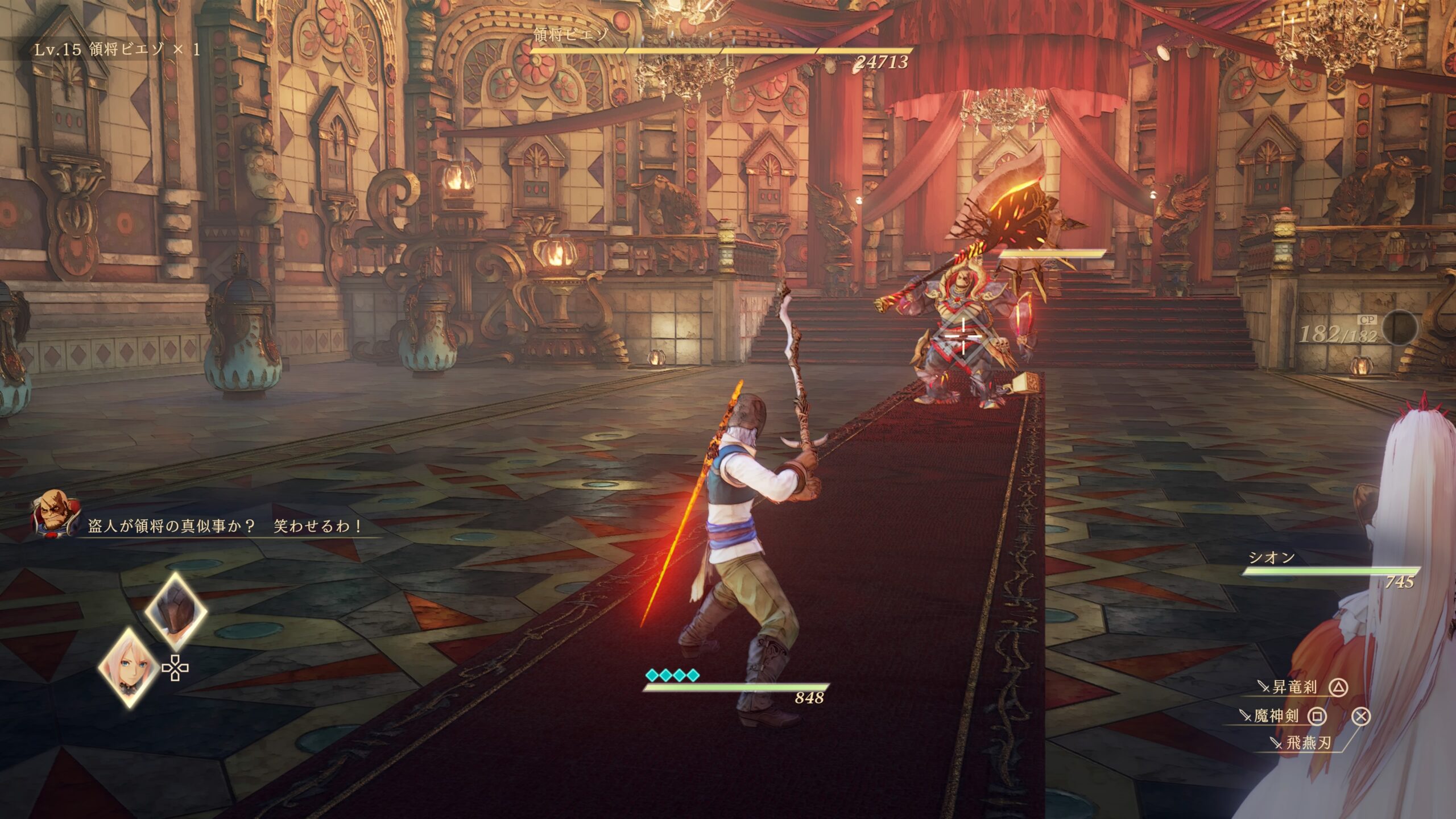
Task: Select the iron mask boost attack portrait
Action: (x=176, y=612)
